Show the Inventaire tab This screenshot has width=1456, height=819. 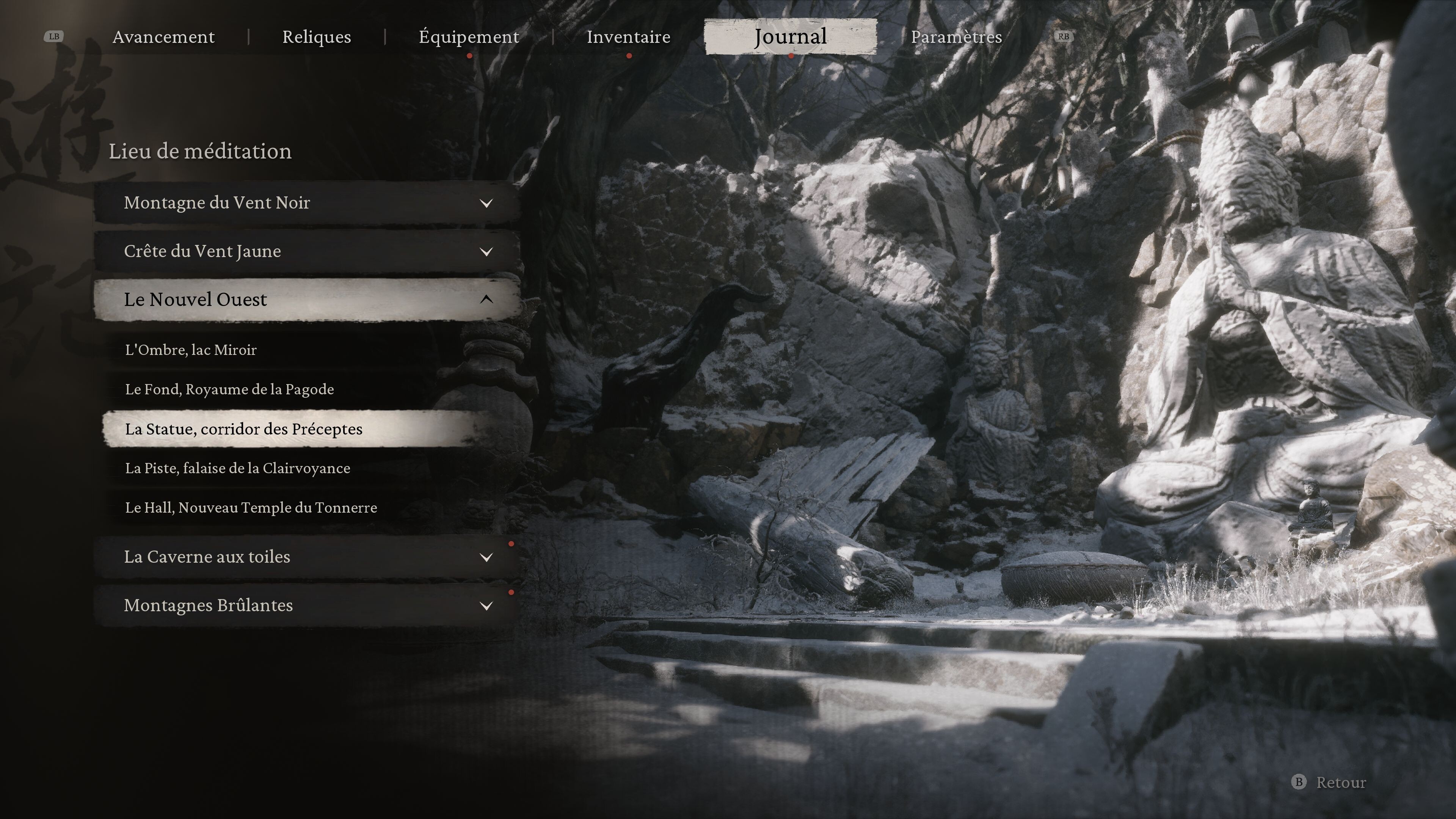[628, 37]
